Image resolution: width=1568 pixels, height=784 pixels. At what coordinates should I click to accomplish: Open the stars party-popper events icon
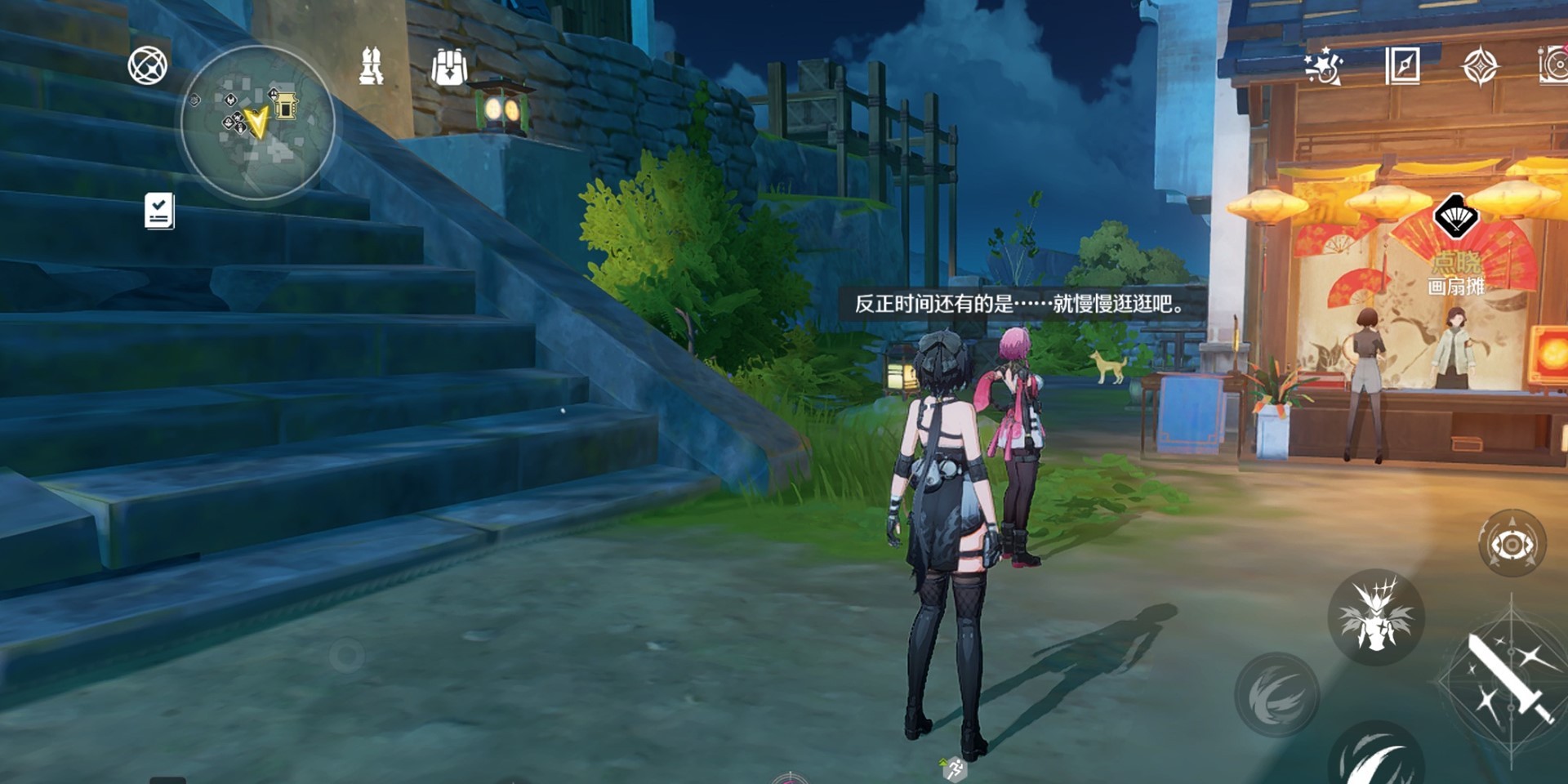point(1323,66)
